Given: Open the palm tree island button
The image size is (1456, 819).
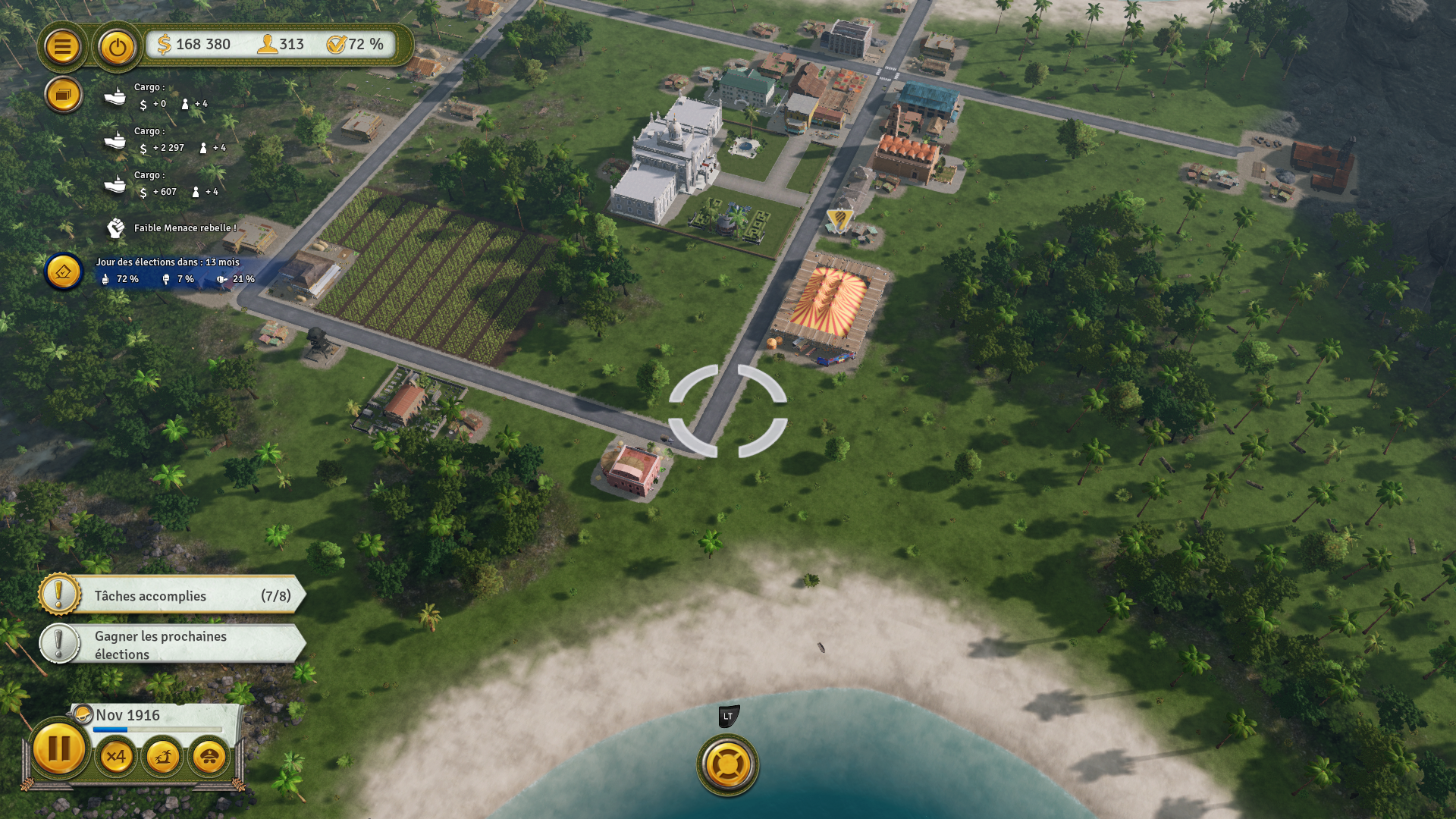Looking at the screenshot, I should 162,756.
